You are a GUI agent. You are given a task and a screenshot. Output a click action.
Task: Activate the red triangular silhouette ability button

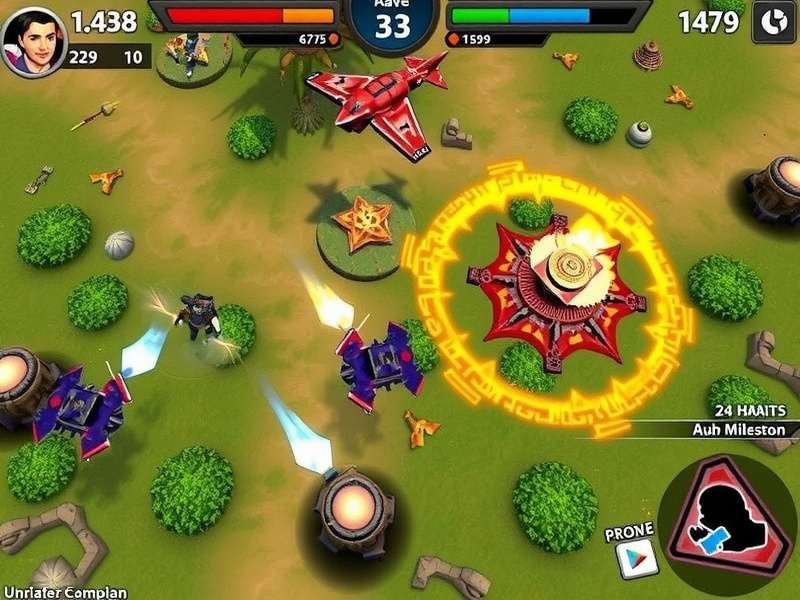729,522
